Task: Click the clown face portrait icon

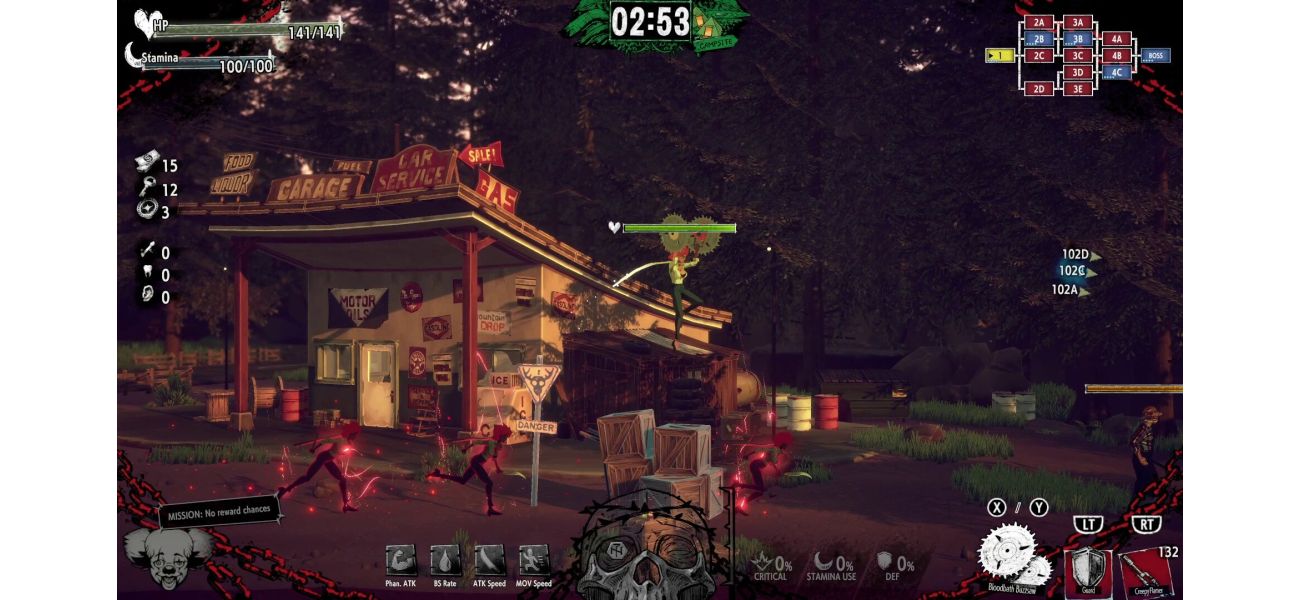Action: [x=167, y=558]
